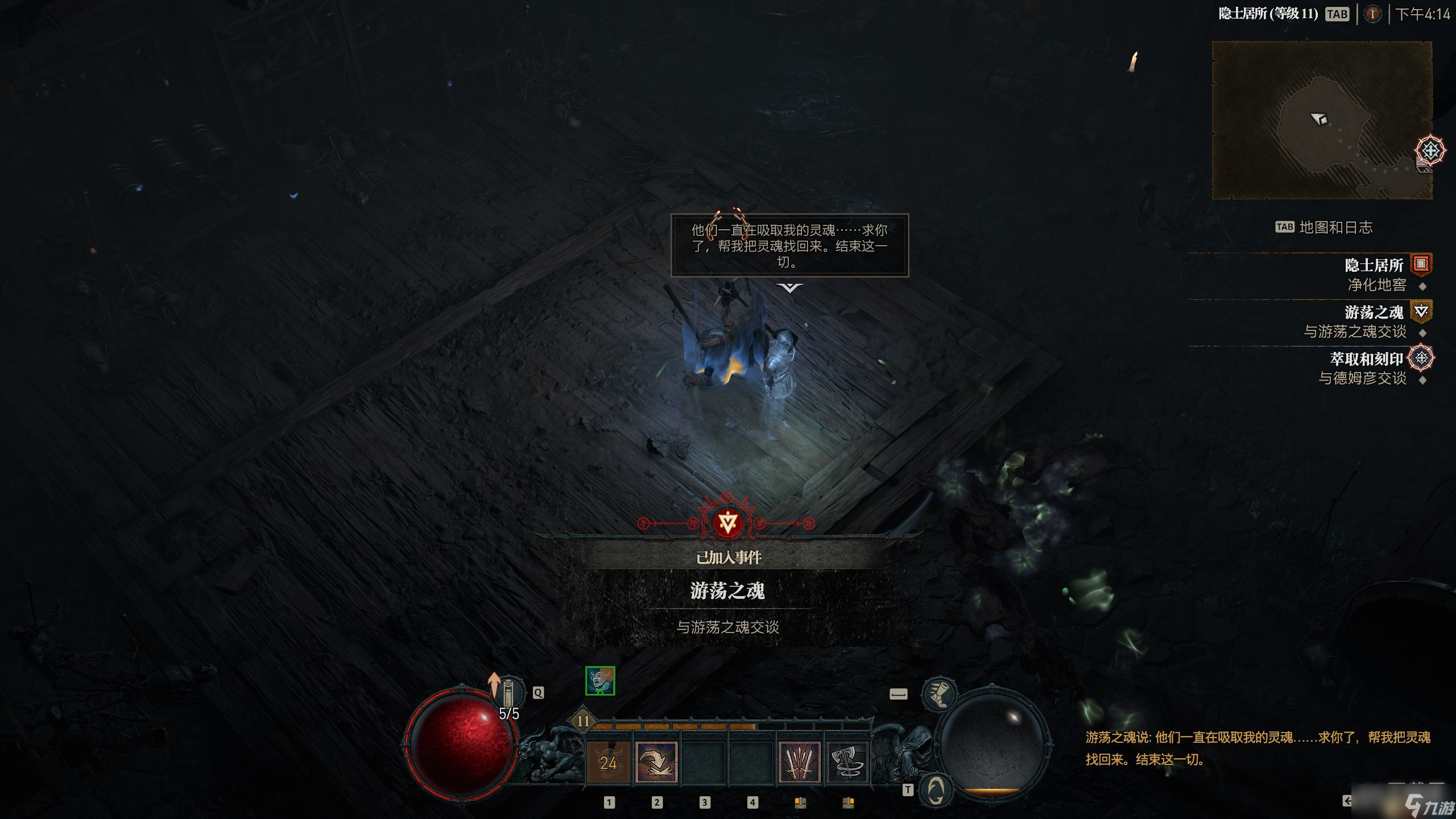The image size is (1456, 819).
Task: Use the healing potion flask
Action: [x=508, y=693]
